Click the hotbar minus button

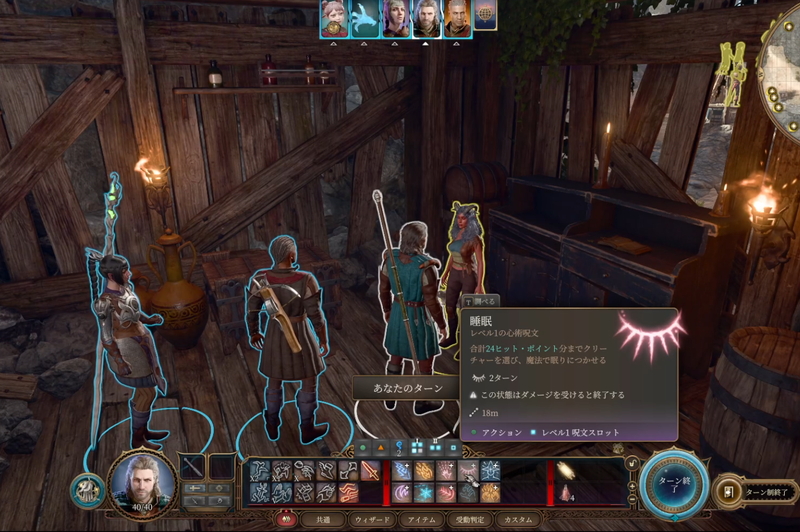point(631,499)
